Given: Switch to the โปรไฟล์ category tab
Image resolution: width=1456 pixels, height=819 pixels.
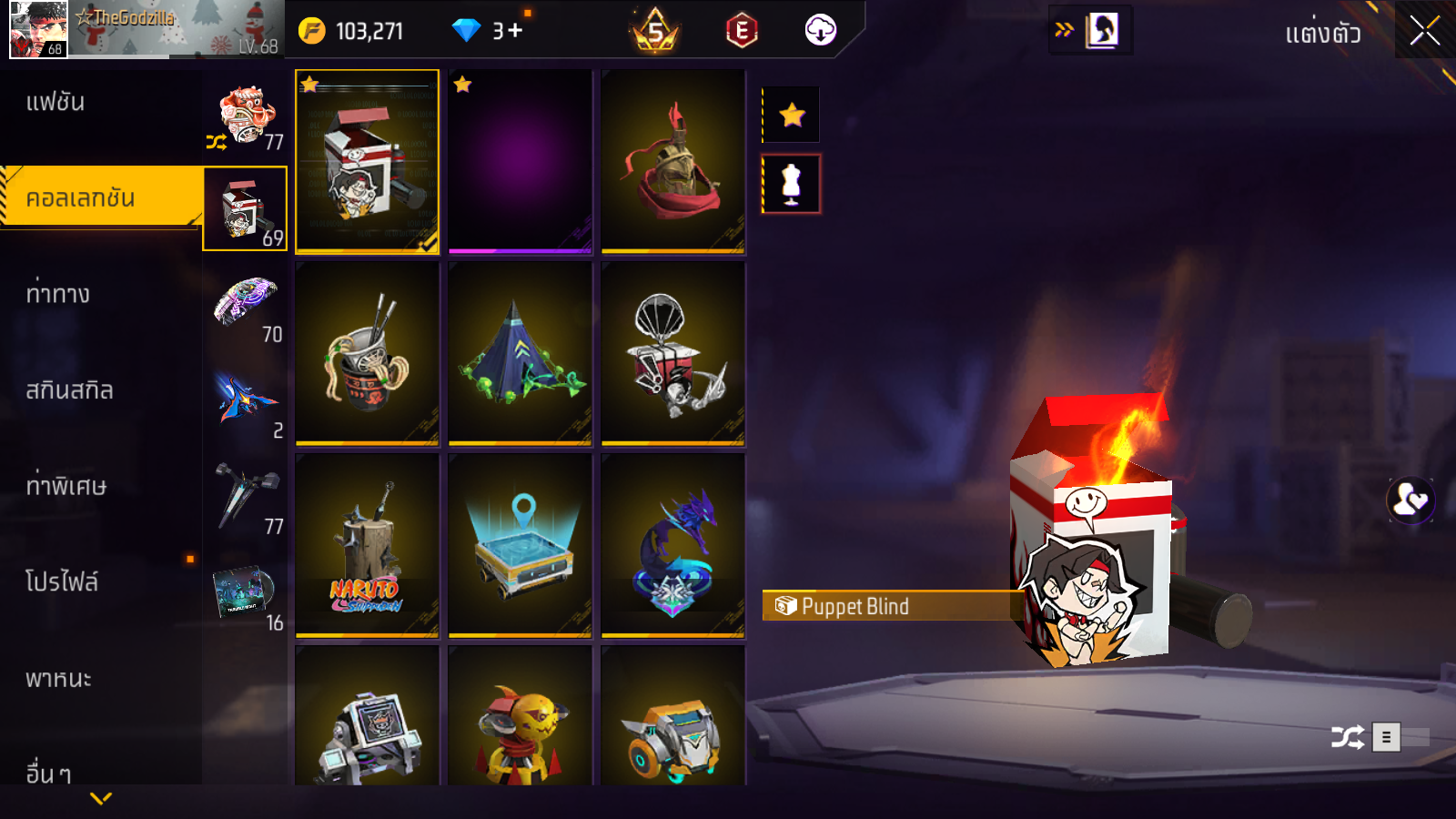Looking at the screenshot, I should click(62, 581).
